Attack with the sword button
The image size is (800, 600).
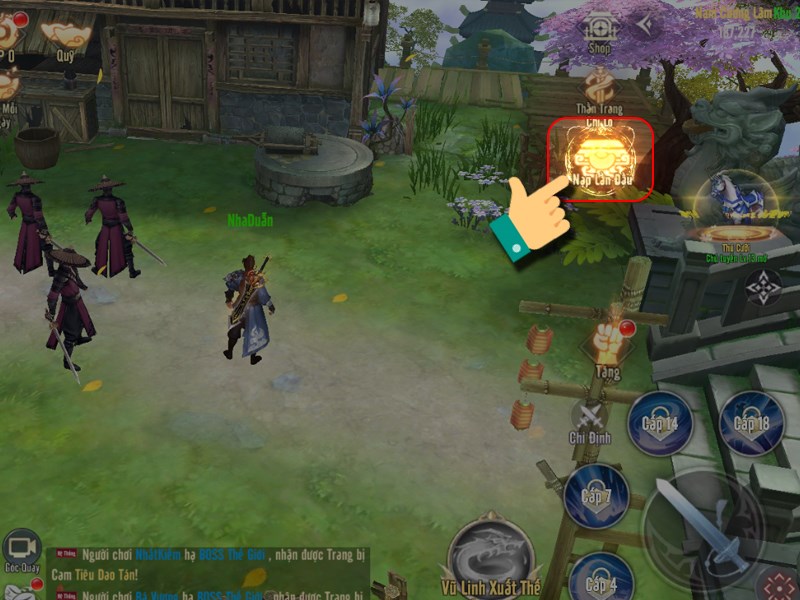coord(703,525)
